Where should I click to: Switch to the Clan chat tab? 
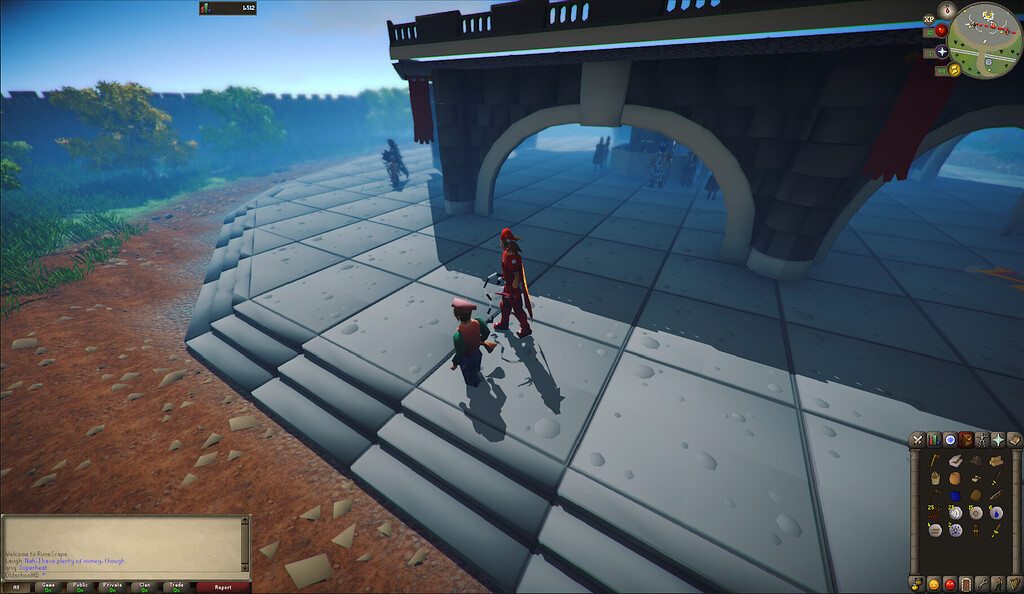145,587
